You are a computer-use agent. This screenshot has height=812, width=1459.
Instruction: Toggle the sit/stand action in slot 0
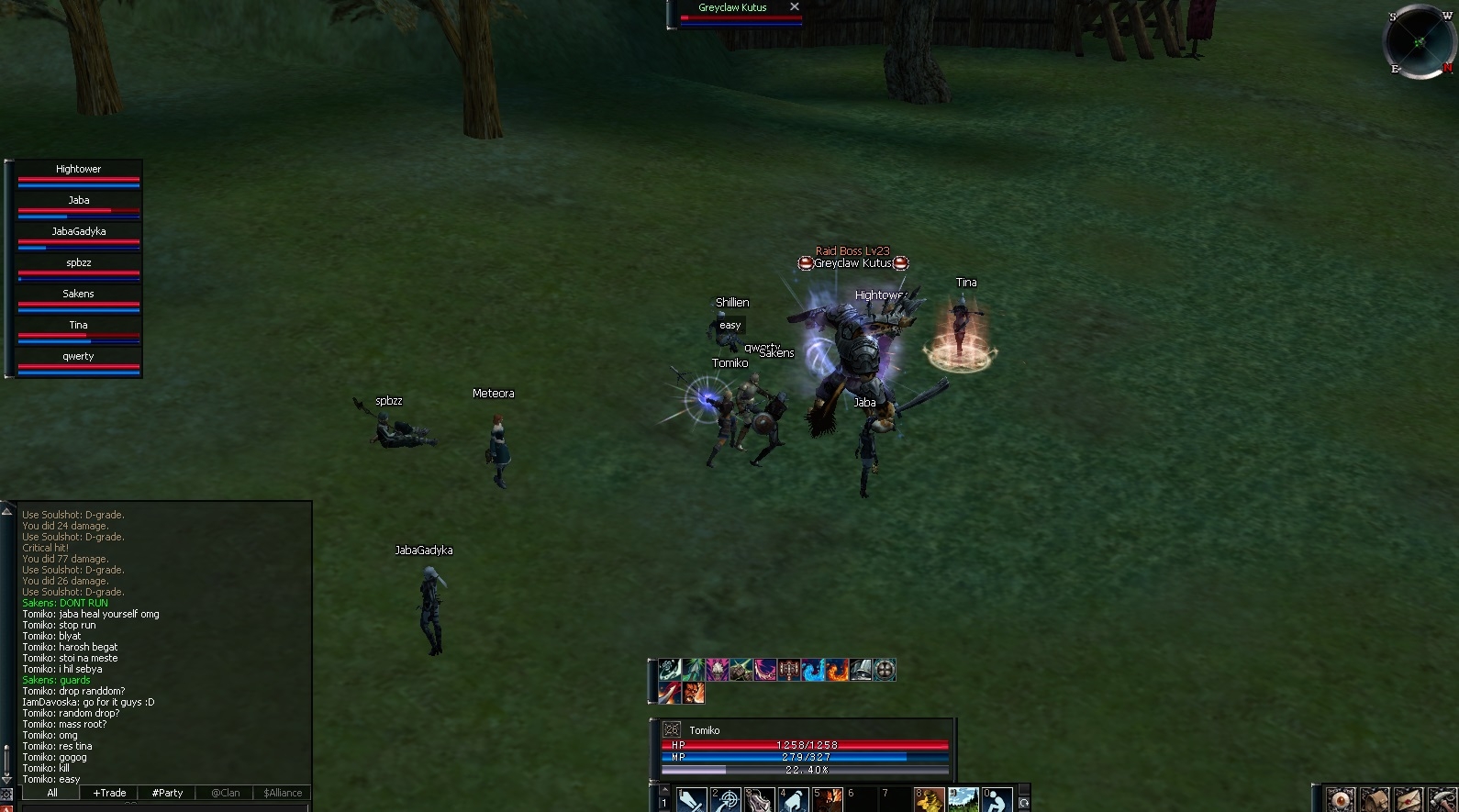pos(997,800)
